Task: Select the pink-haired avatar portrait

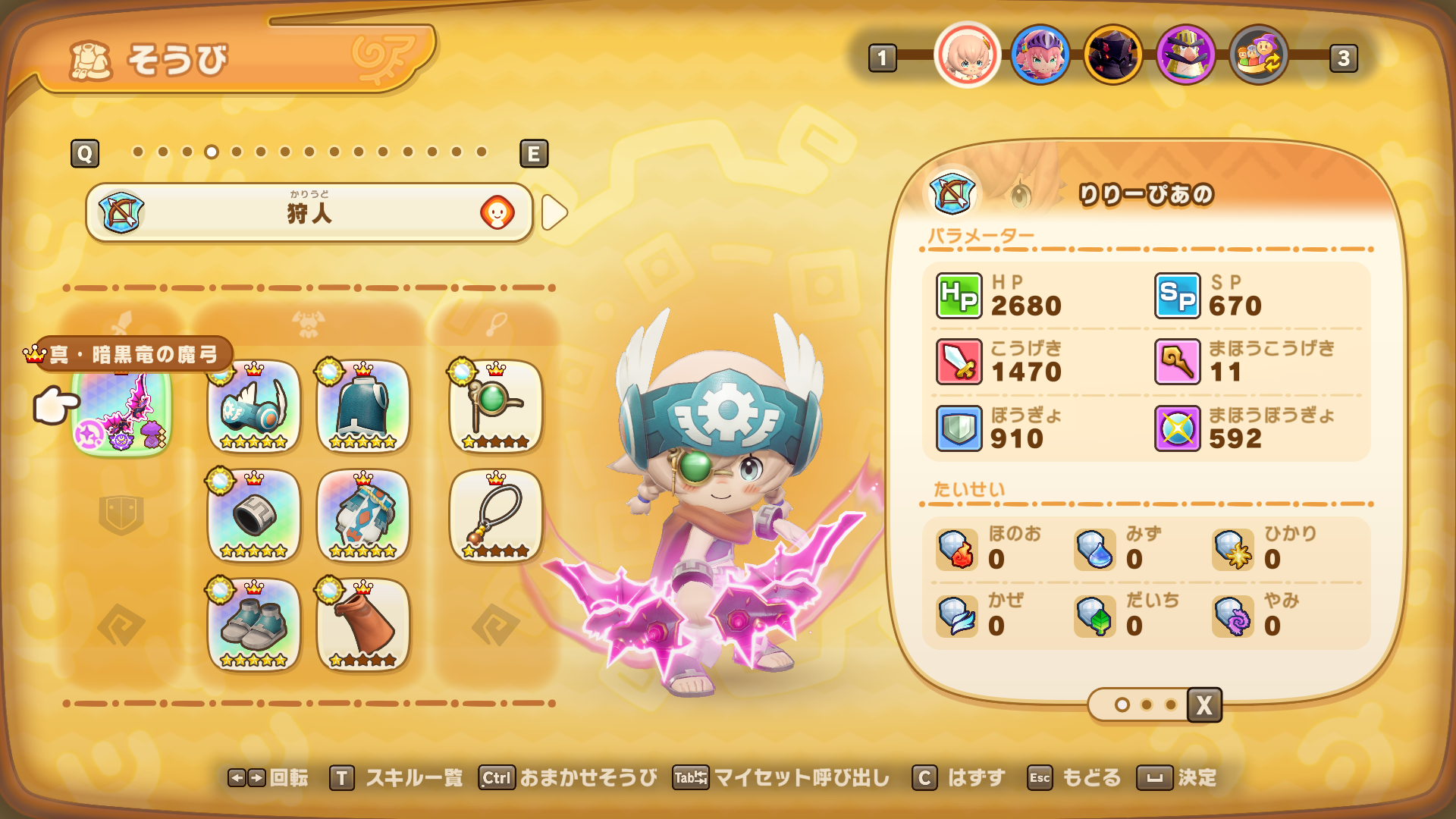Action: tap(967, 55)
